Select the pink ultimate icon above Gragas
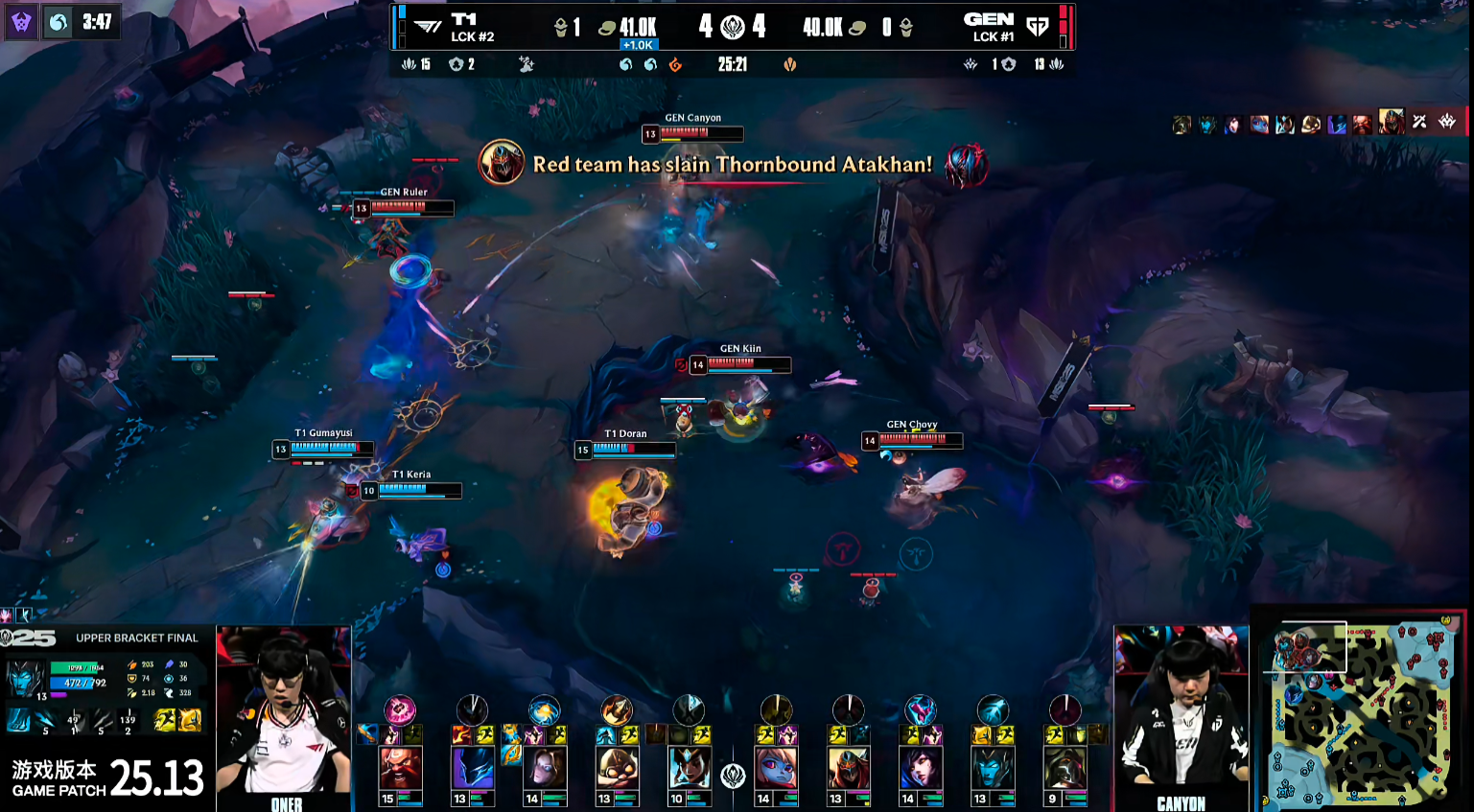 [400, 709]
